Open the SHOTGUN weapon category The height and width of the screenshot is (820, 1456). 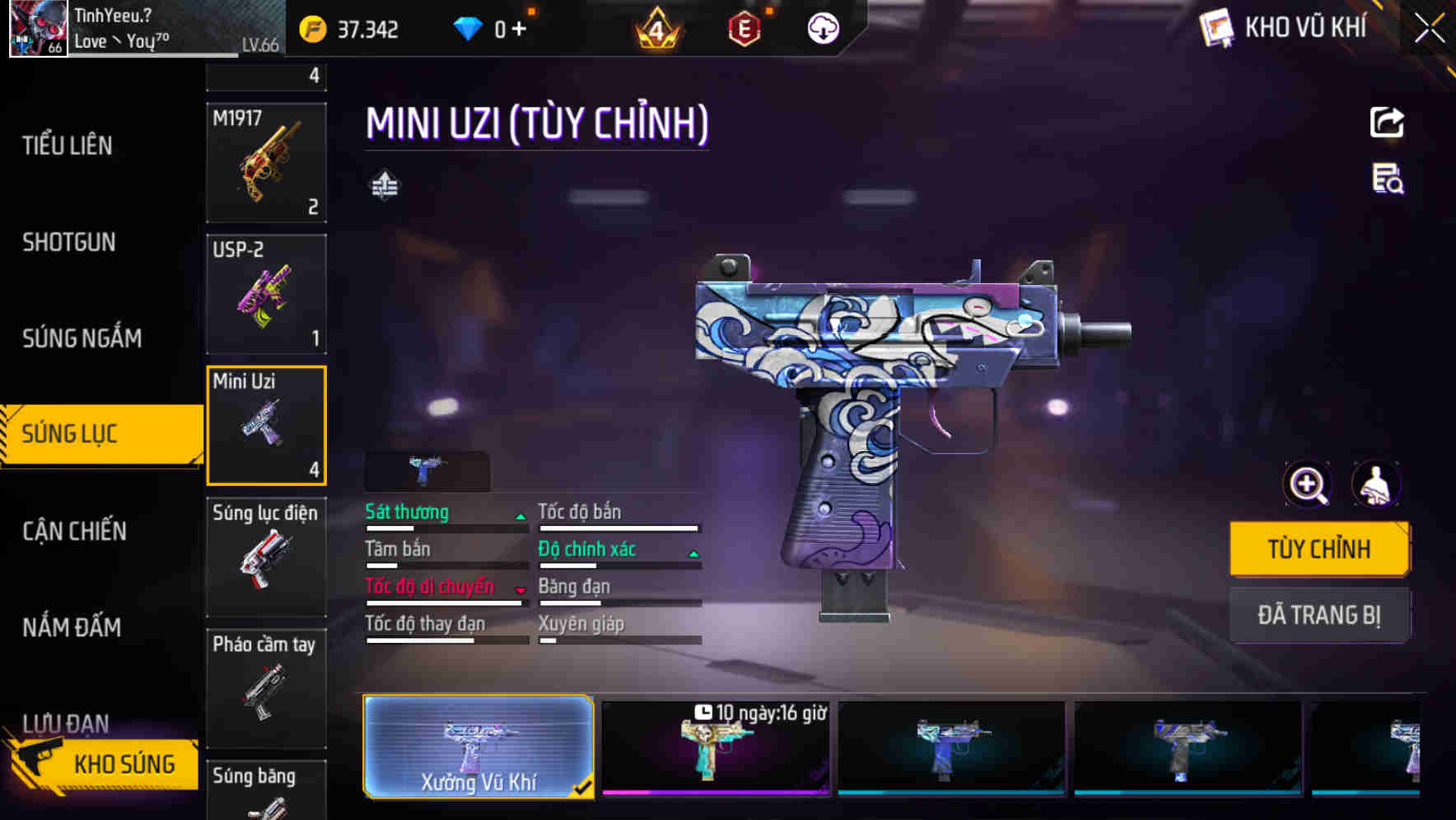[69, 242]
